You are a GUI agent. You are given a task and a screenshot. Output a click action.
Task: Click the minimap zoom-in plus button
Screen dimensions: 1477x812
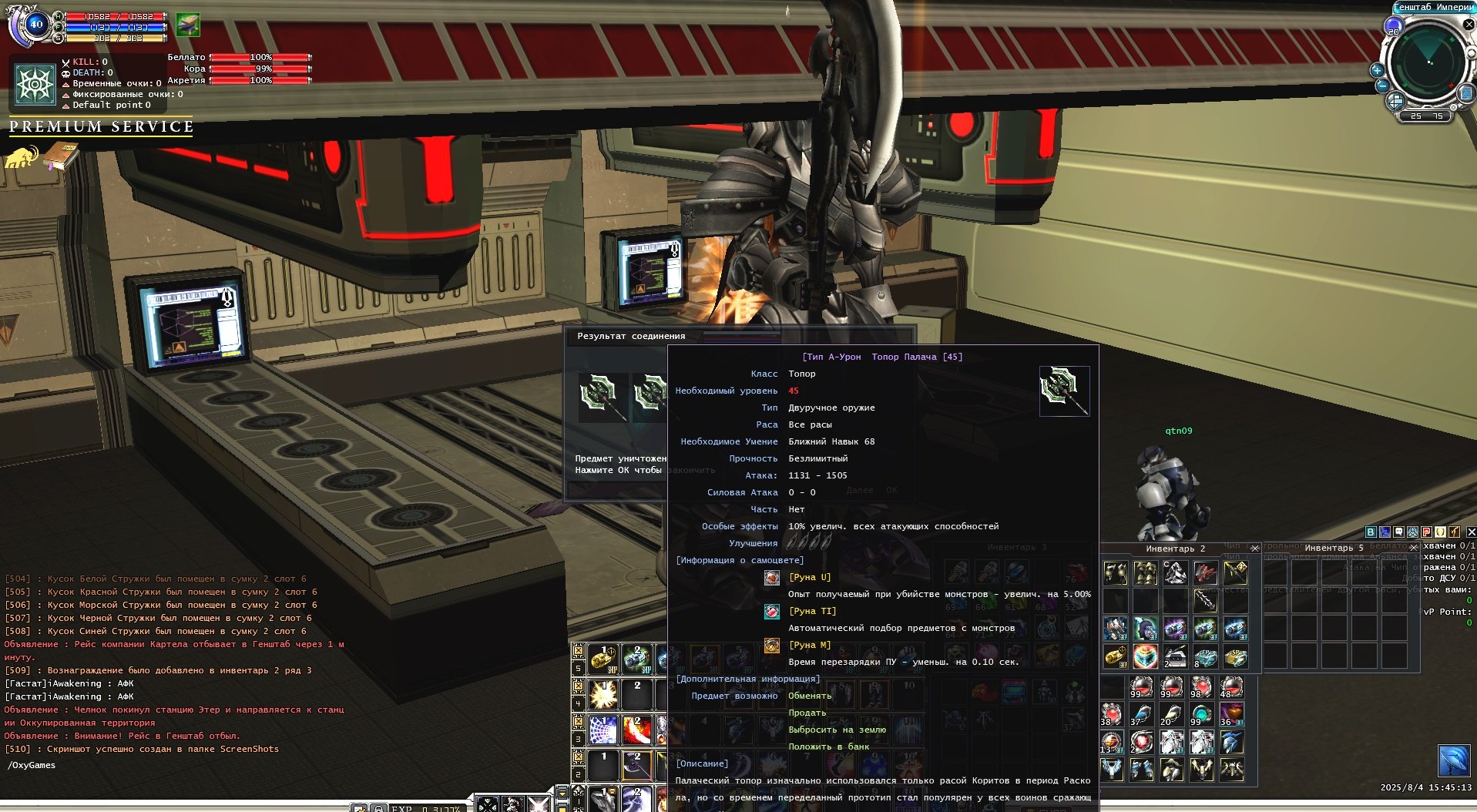tap(1377, 70)
